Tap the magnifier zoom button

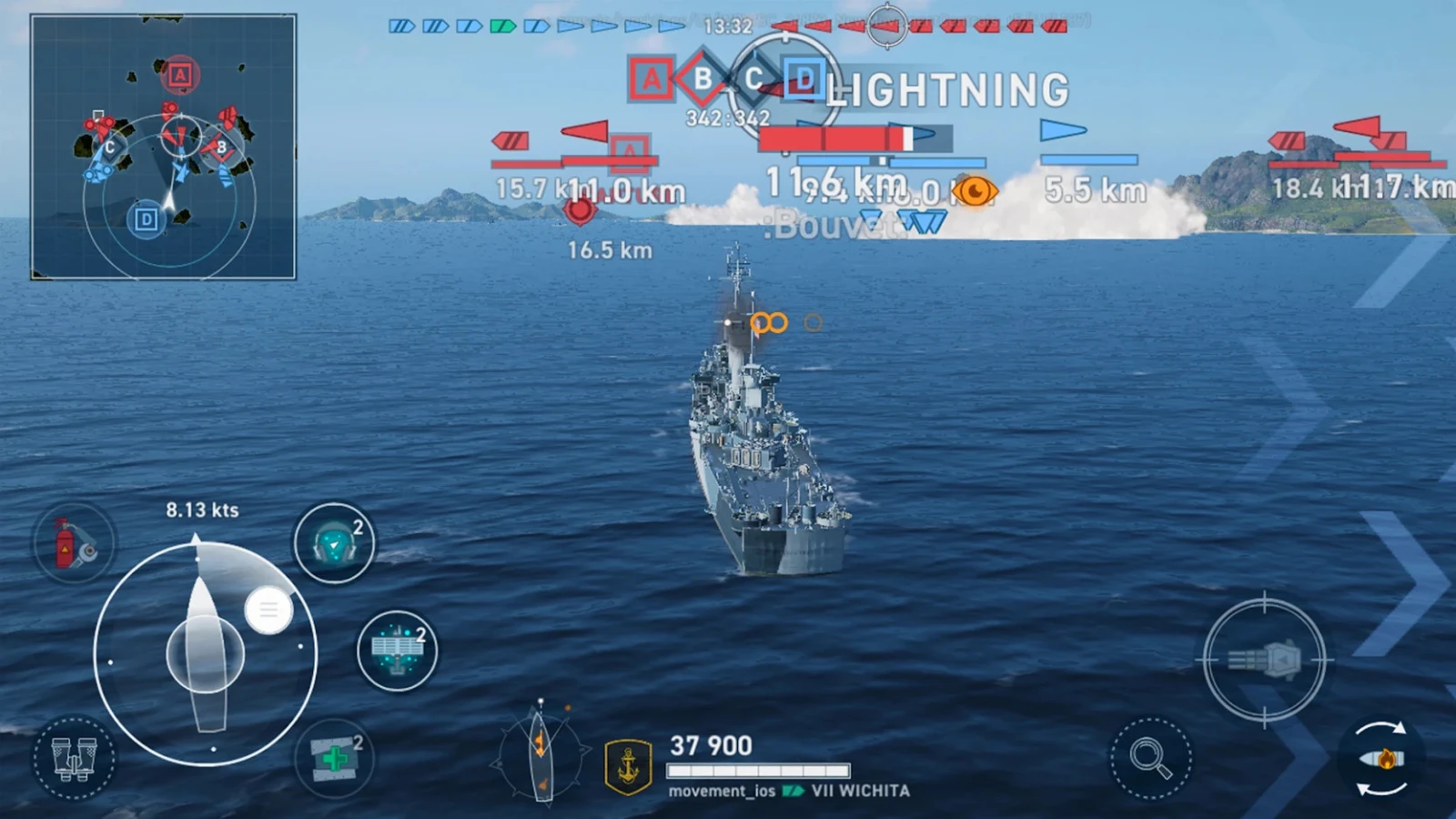(x=1150, y=758)
